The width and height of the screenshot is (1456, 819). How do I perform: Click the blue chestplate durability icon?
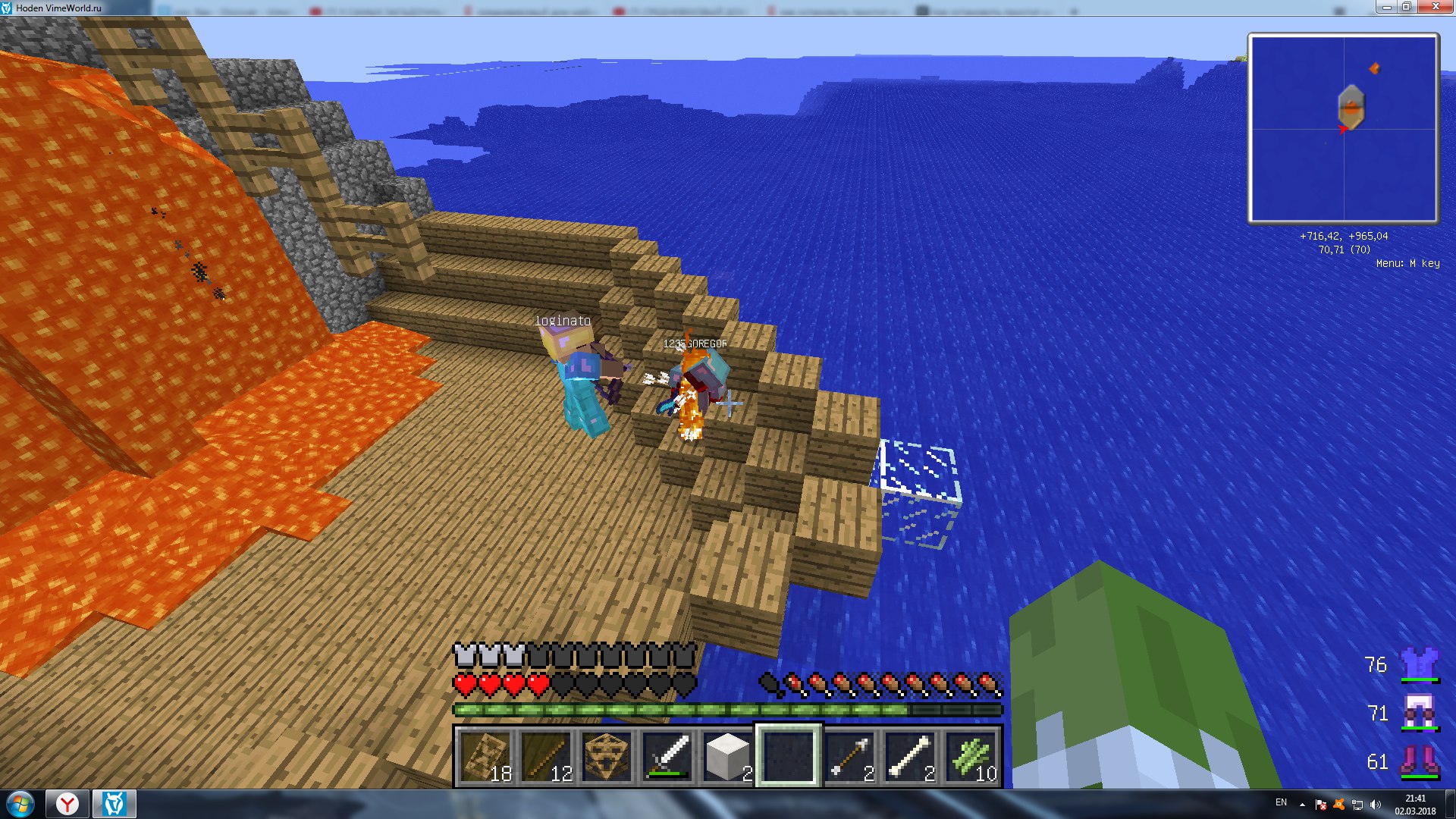point(1419,664)
